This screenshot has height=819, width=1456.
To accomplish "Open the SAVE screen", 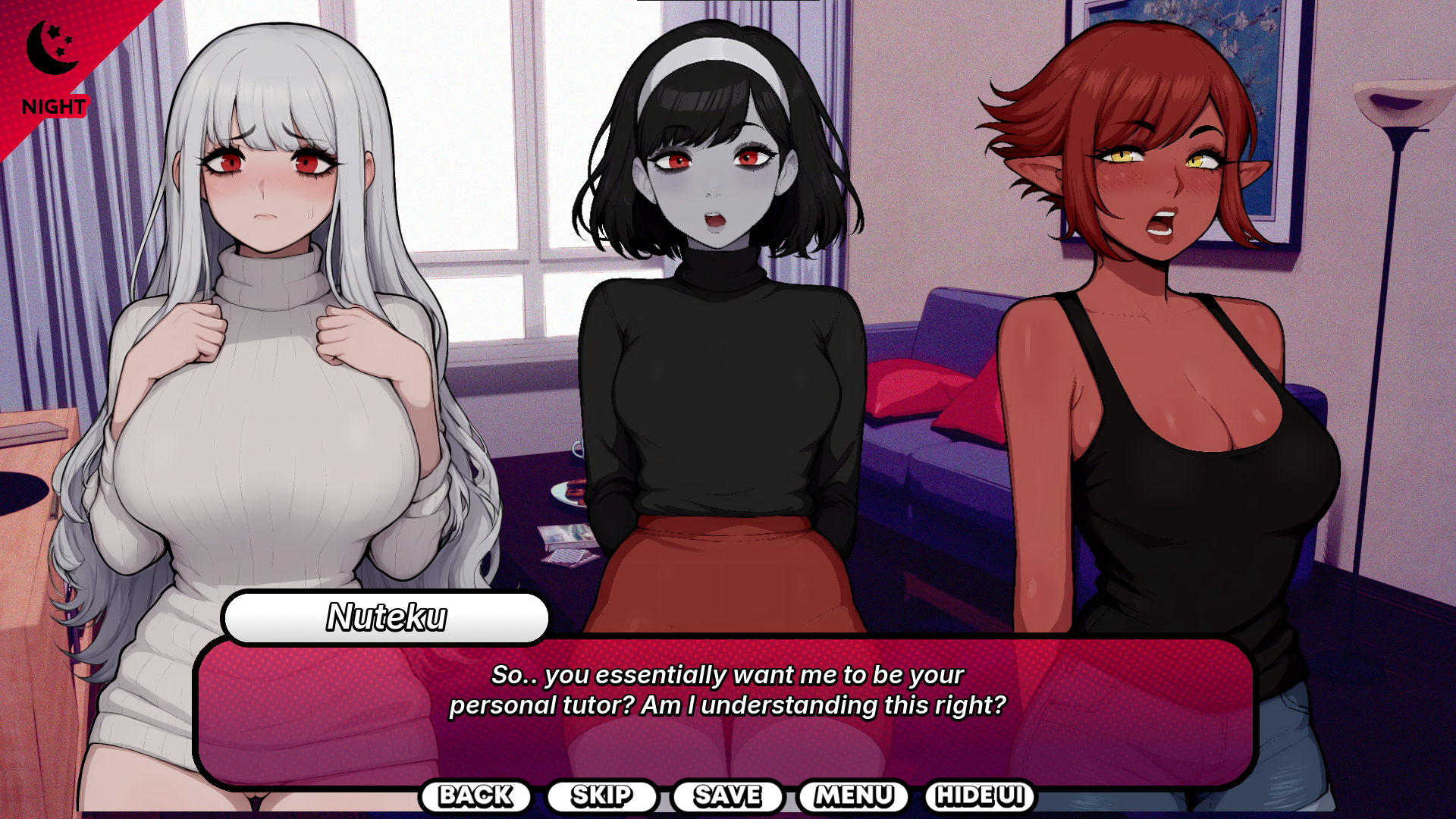I will click(727, 795).
